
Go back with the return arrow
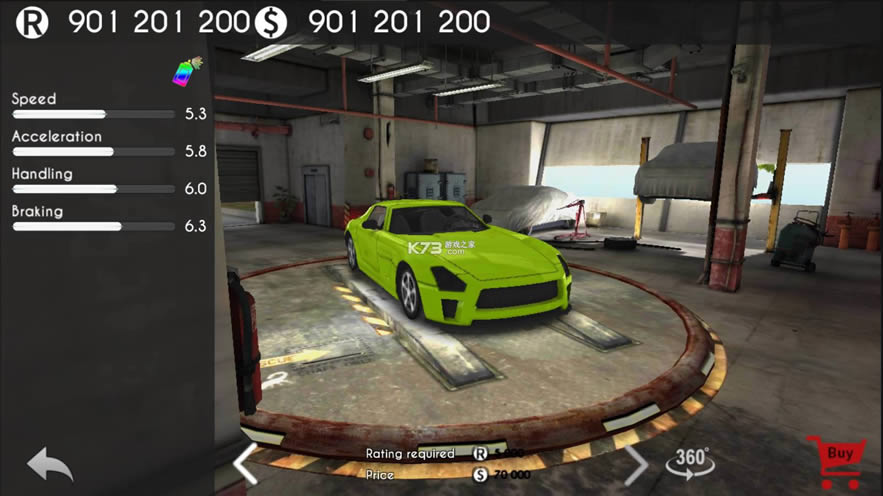pyautogui.click(x=50, y=464)
